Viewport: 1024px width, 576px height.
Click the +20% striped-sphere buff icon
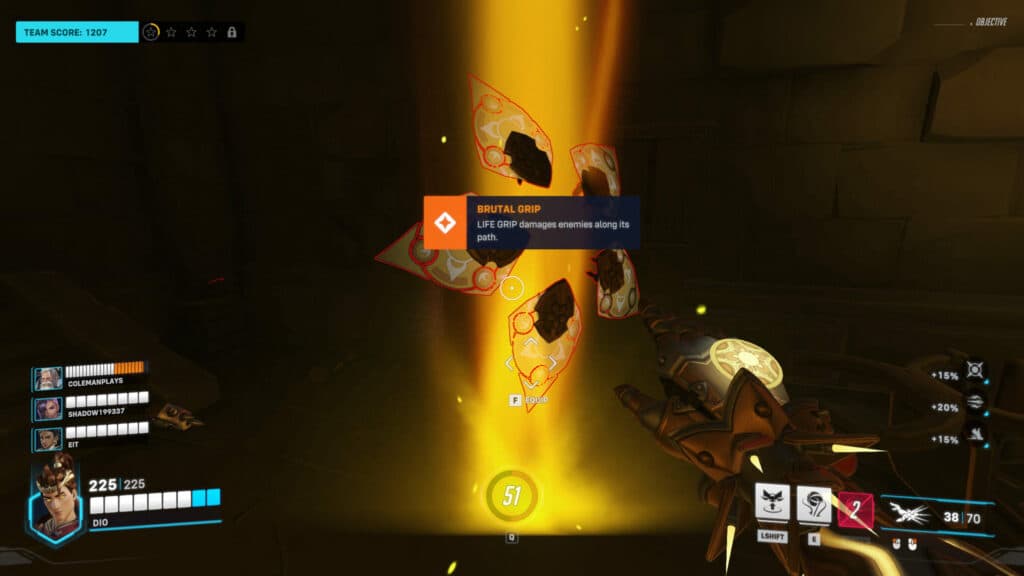pos(975,402)
